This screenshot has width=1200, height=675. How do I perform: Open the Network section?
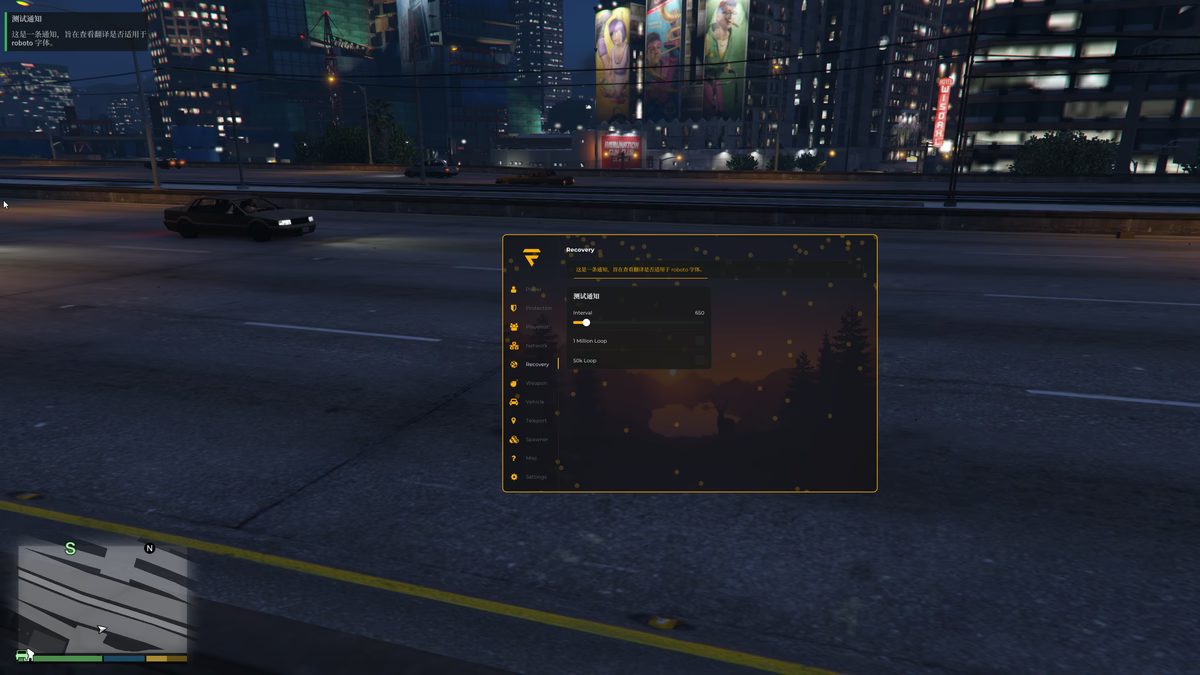[536, 346]
